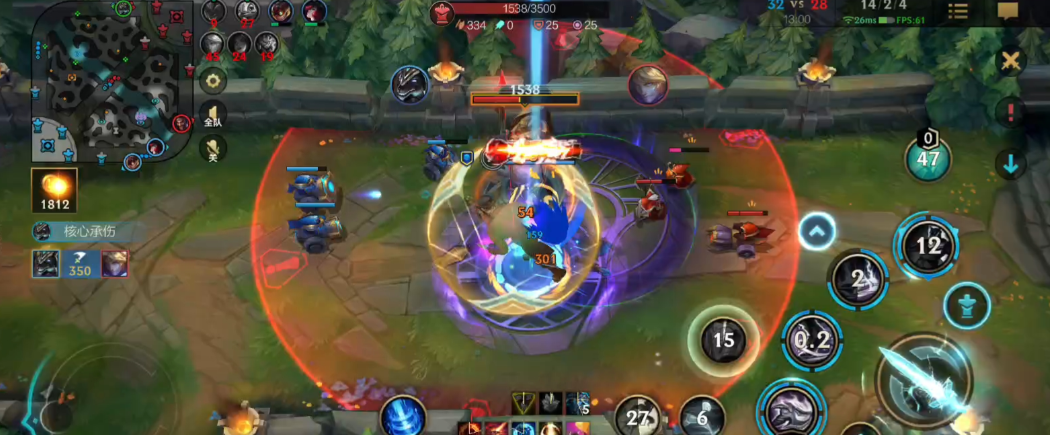Tap the blue level-up arrow button
The height and width of the screenshot is (435, 1050).
pyautogui.click(x=817, y=232)
